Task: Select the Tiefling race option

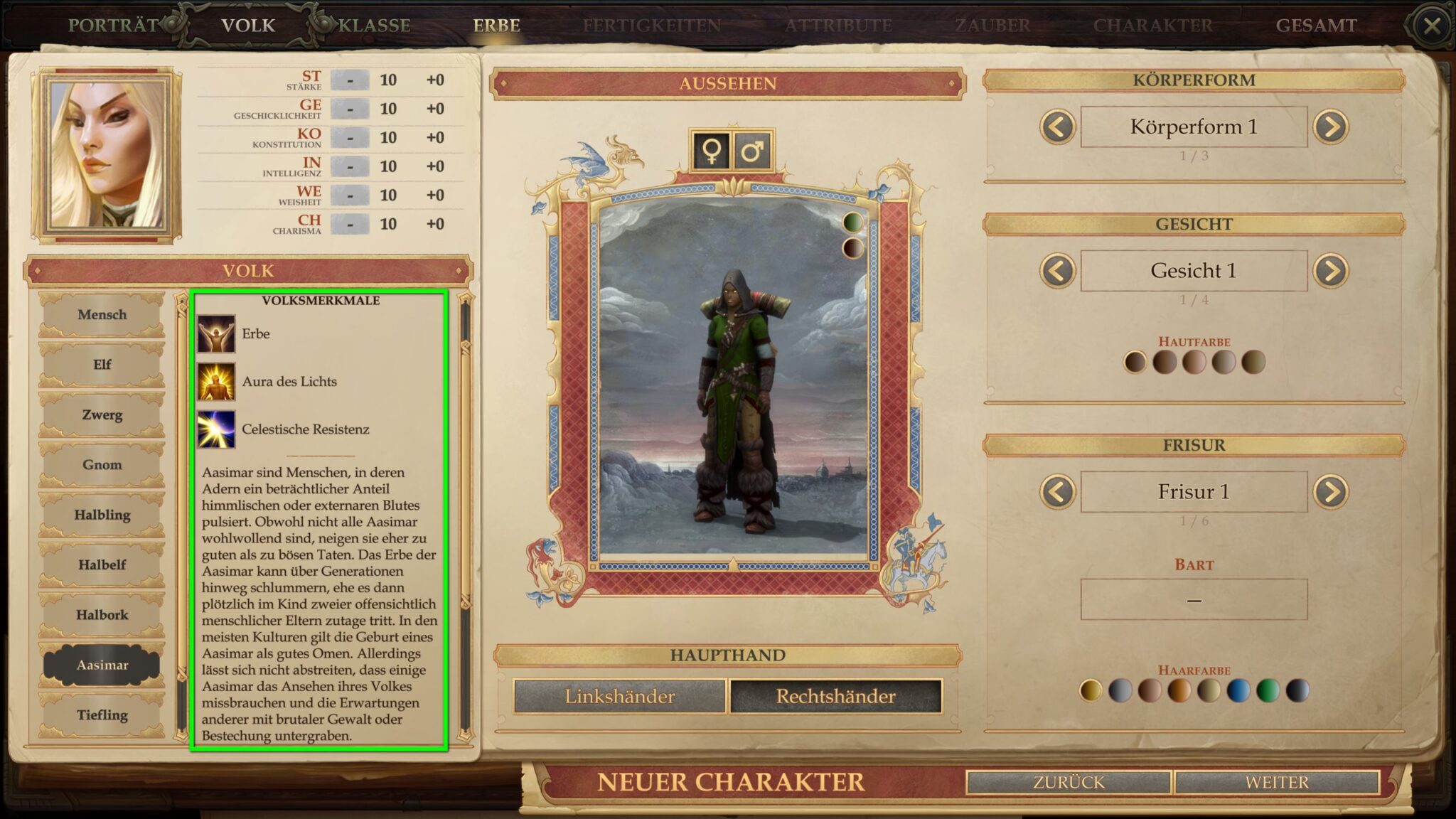Action: (x=103, y=715)
